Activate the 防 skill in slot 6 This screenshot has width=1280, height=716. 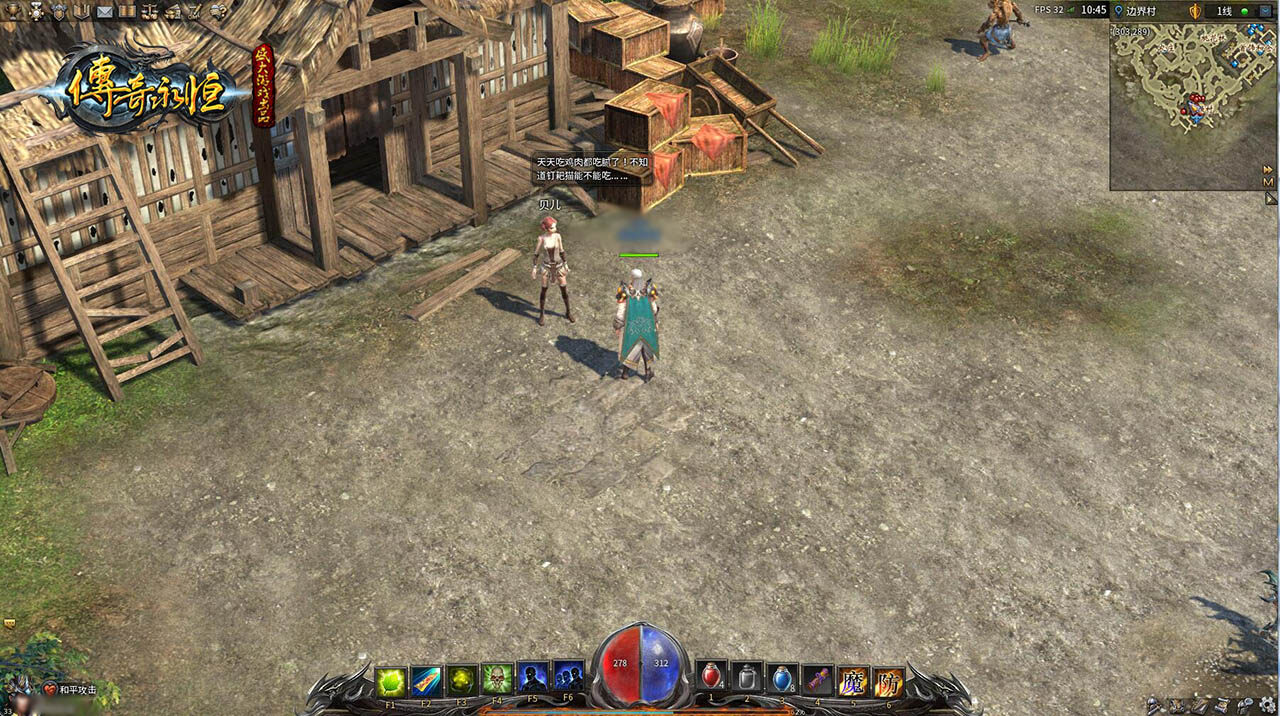[x=888, y=680]
